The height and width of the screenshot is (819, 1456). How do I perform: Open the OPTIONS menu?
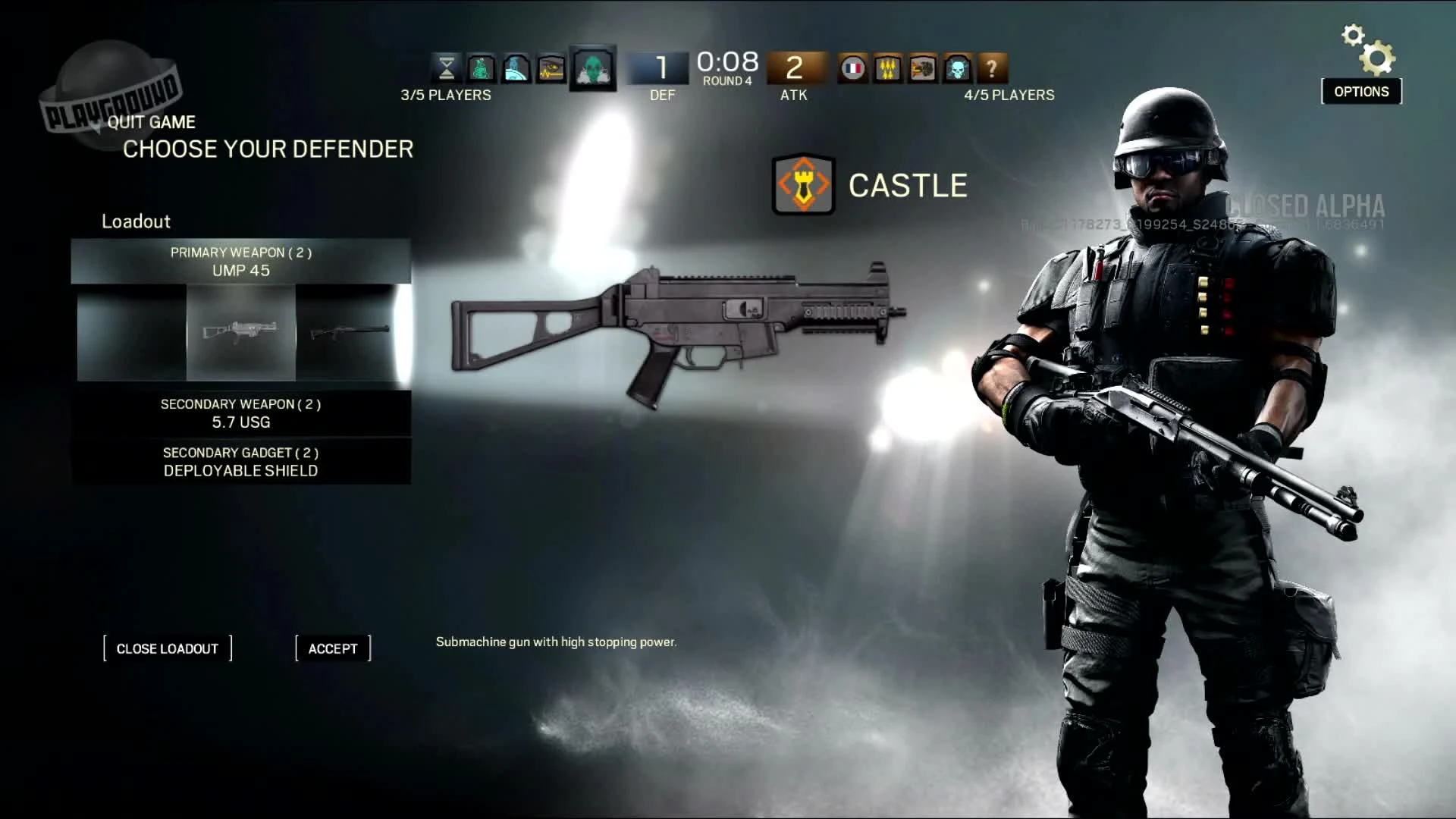point(1360,91)
